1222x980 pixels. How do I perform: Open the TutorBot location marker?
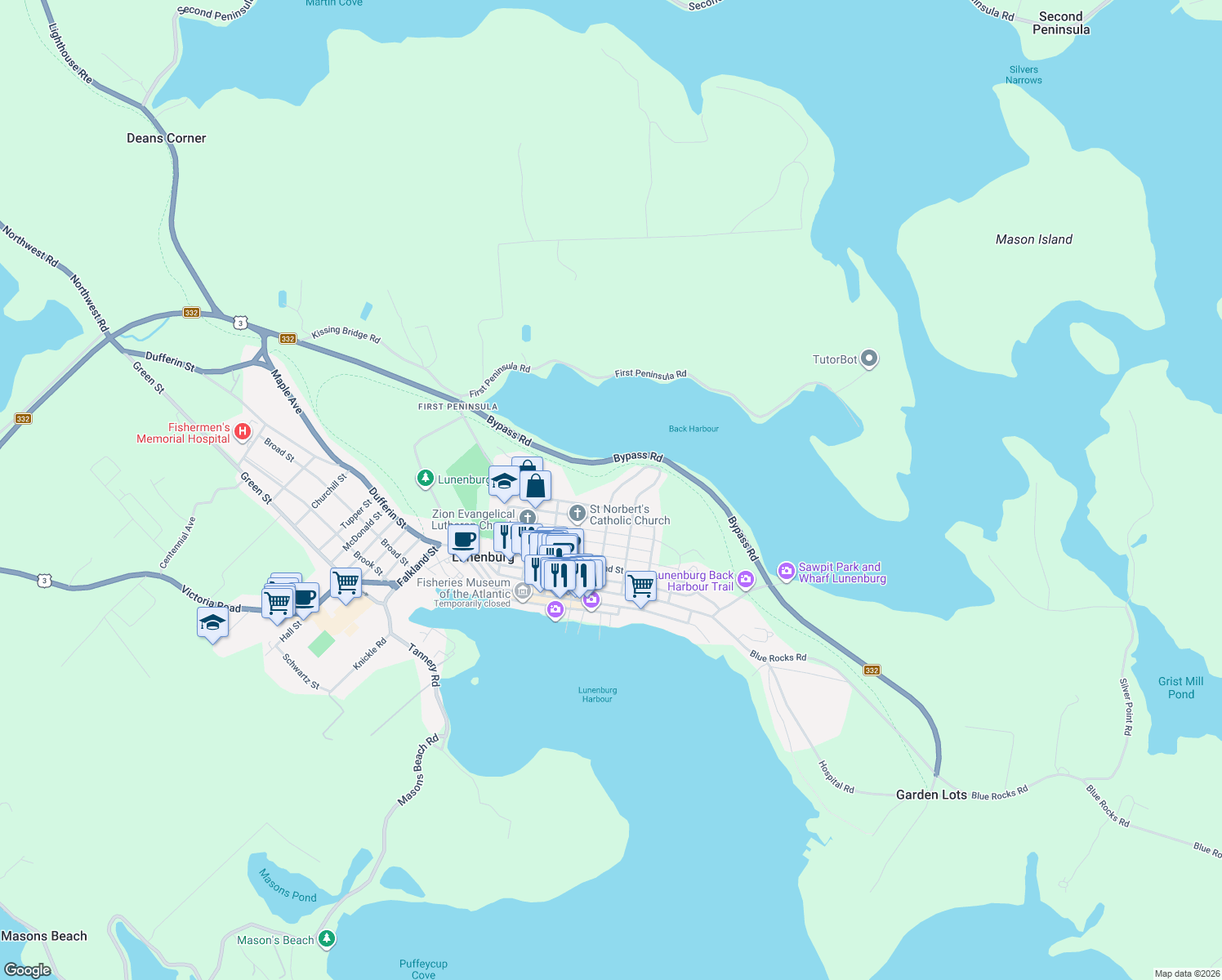[x=867, y=358]
